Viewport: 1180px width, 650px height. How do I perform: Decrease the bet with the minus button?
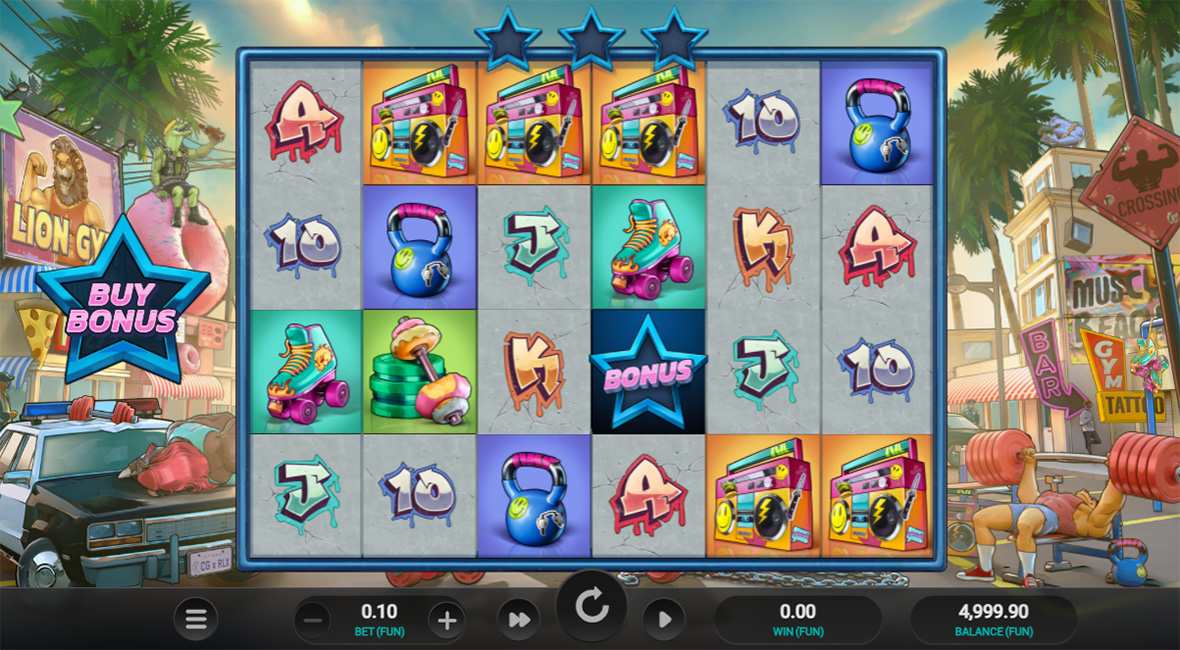(313, 620)
